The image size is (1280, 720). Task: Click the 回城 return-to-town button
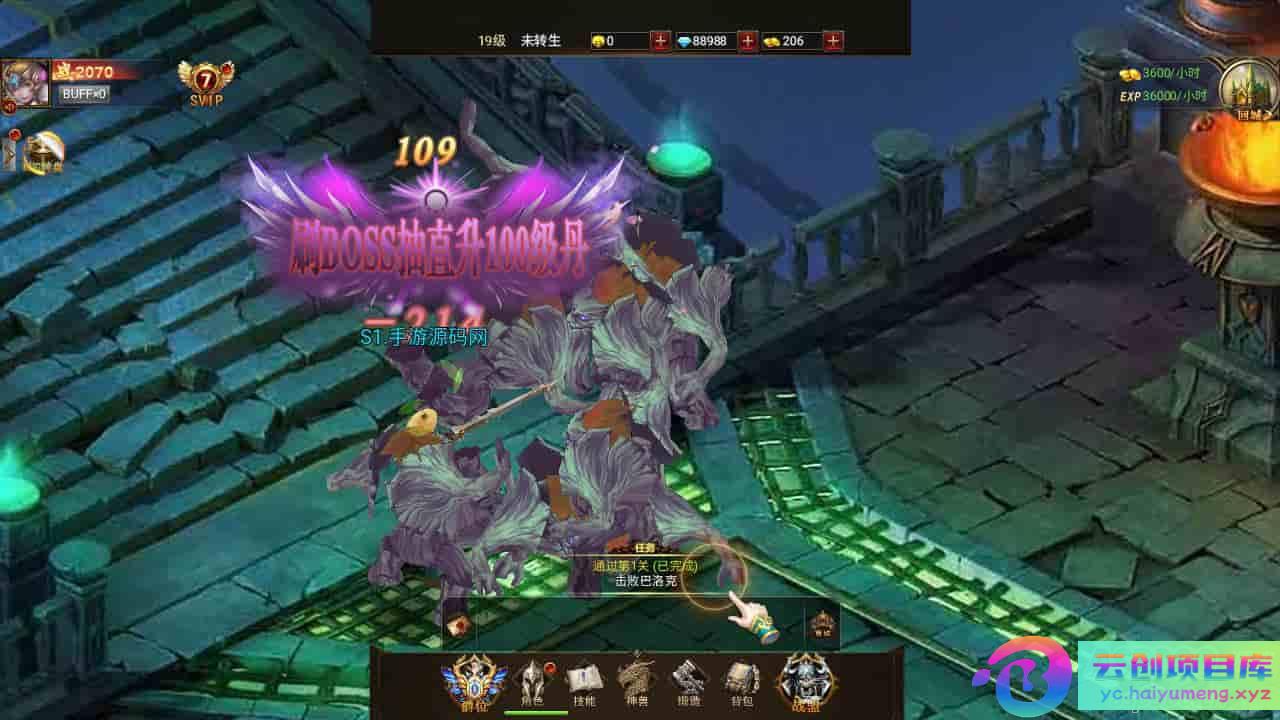coord(1247,88)
